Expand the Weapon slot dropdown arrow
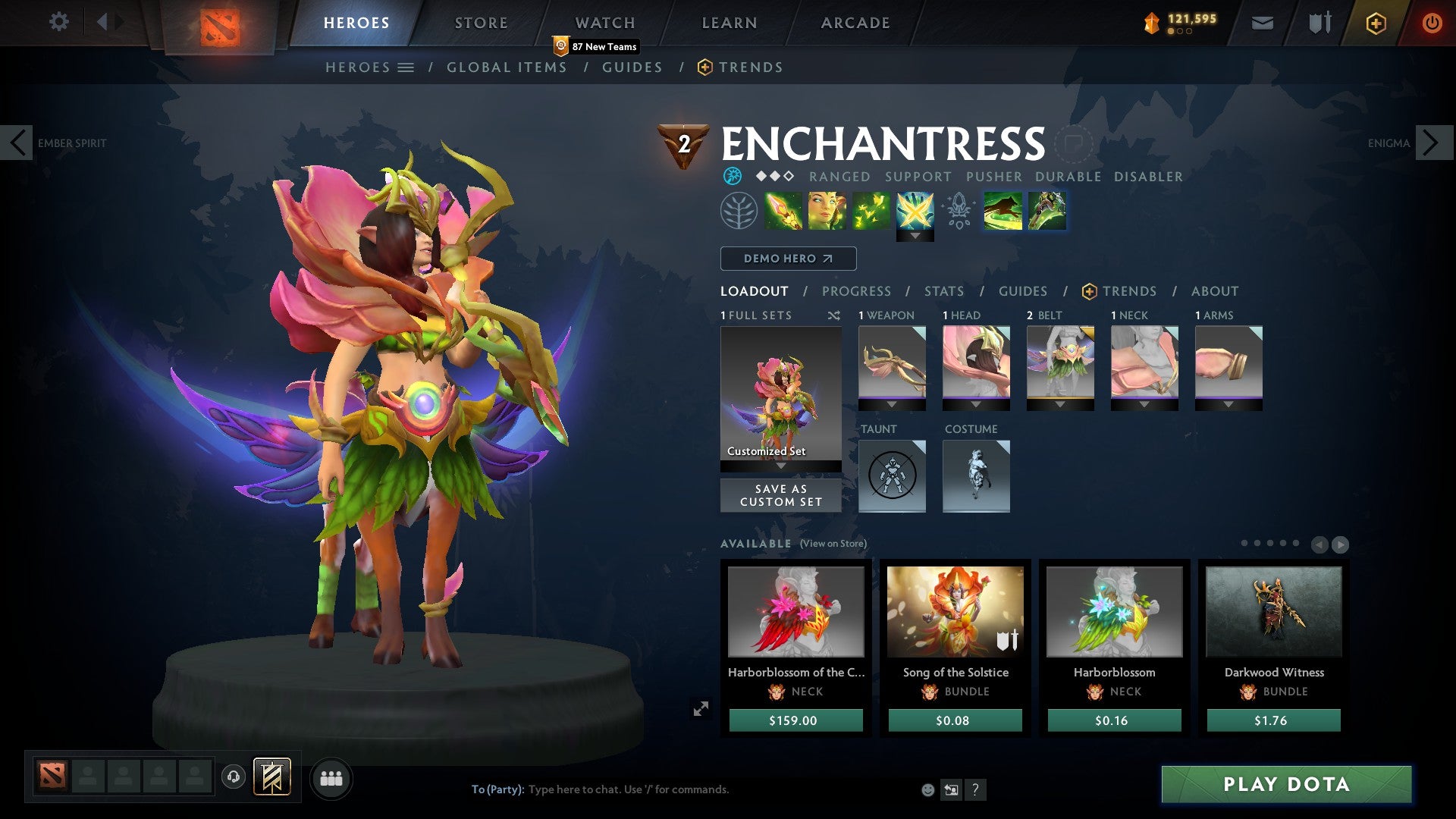This screenshot has width=1456, height=819. (x=892, y=404)
